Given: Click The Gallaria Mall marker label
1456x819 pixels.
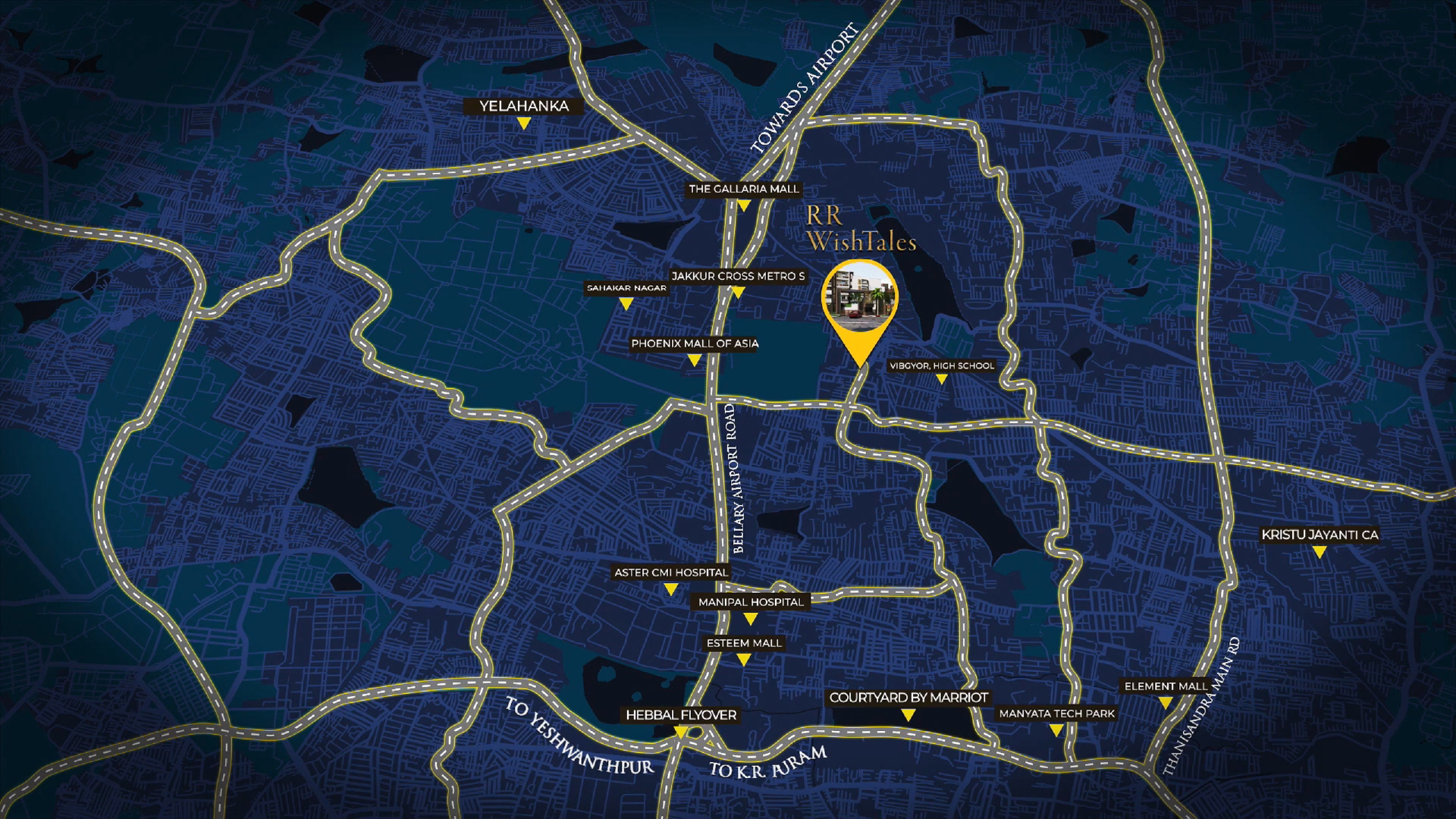Looking at the screenshot, I should 743,189.
